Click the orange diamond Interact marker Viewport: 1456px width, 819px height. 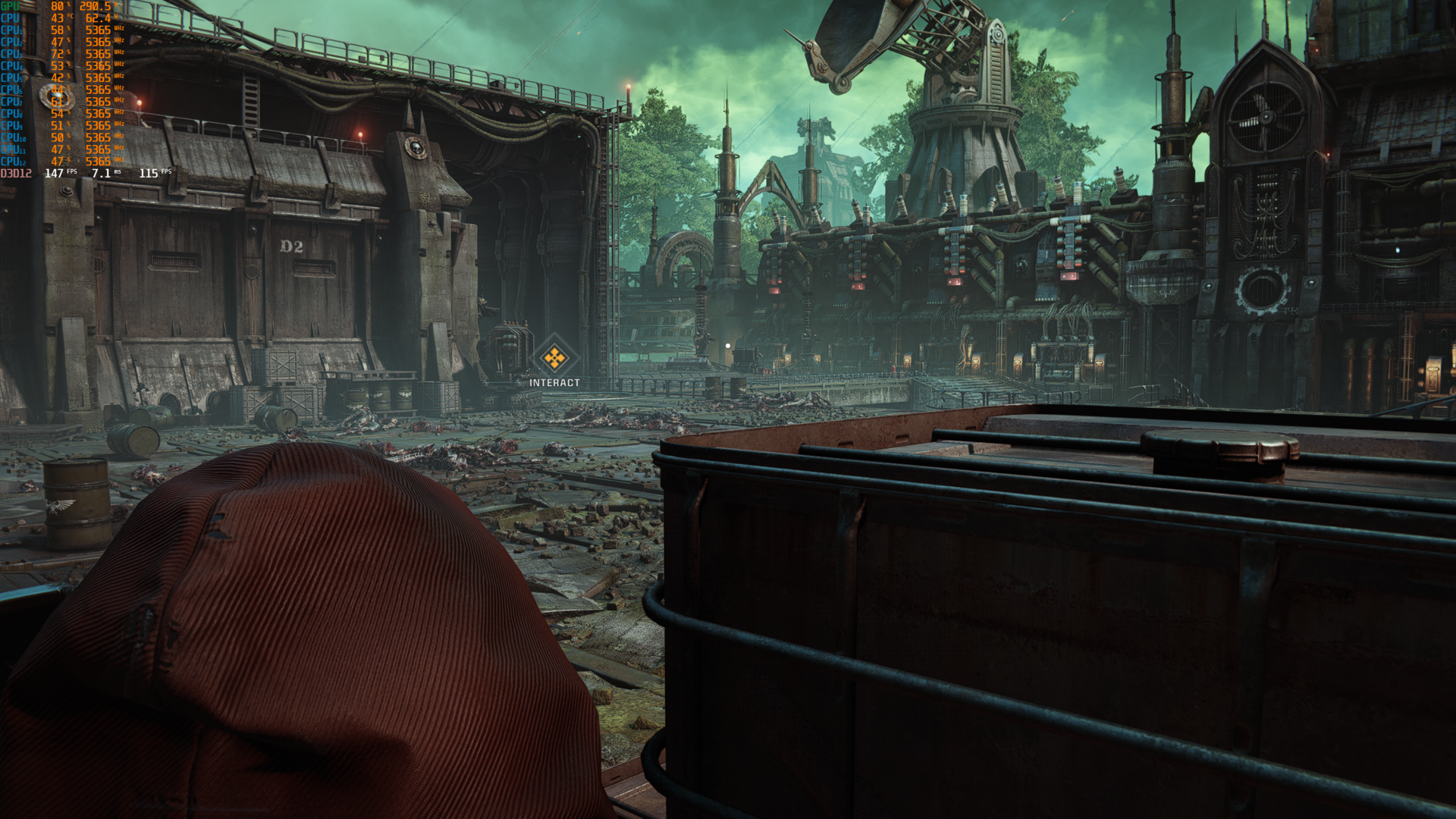(x=554, y=357)
